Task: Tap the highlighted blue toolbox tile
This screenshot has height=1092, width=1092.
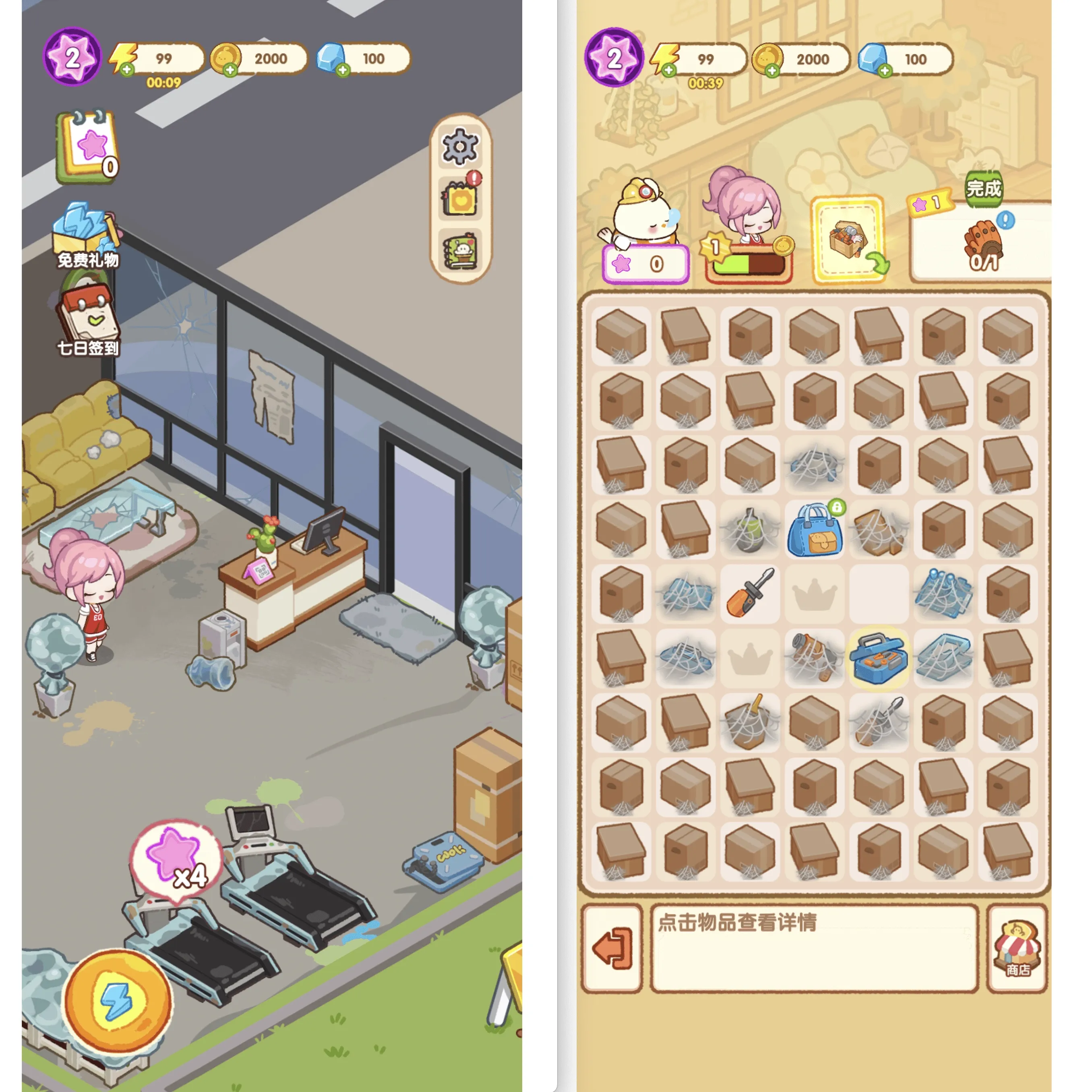Action: pyautogui.click(x=879, y=658)
